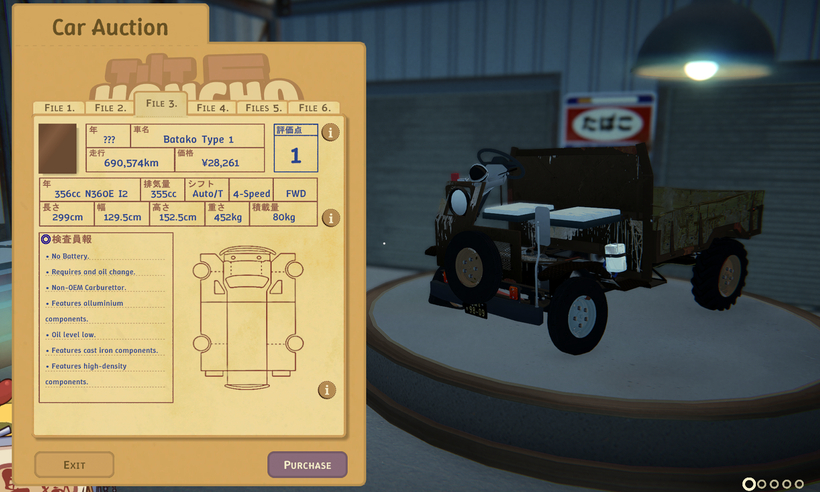Open info icon beside the rating score
820x492 pixels.
pyautogui.click(x=330, y=132)
